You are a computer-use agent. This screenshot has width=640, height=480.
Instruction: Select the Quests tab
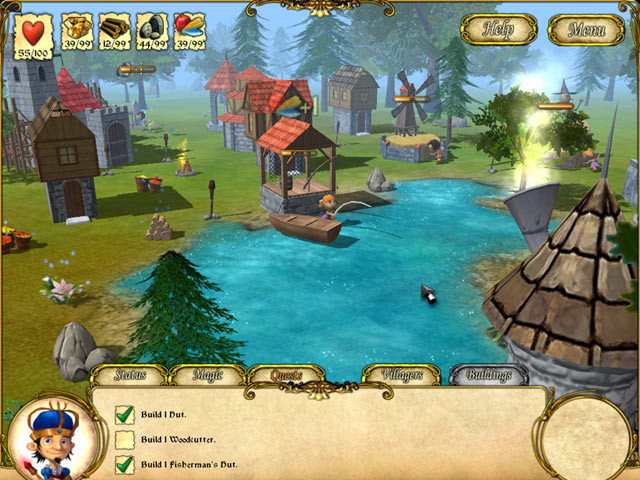click(x=285, y=376)
